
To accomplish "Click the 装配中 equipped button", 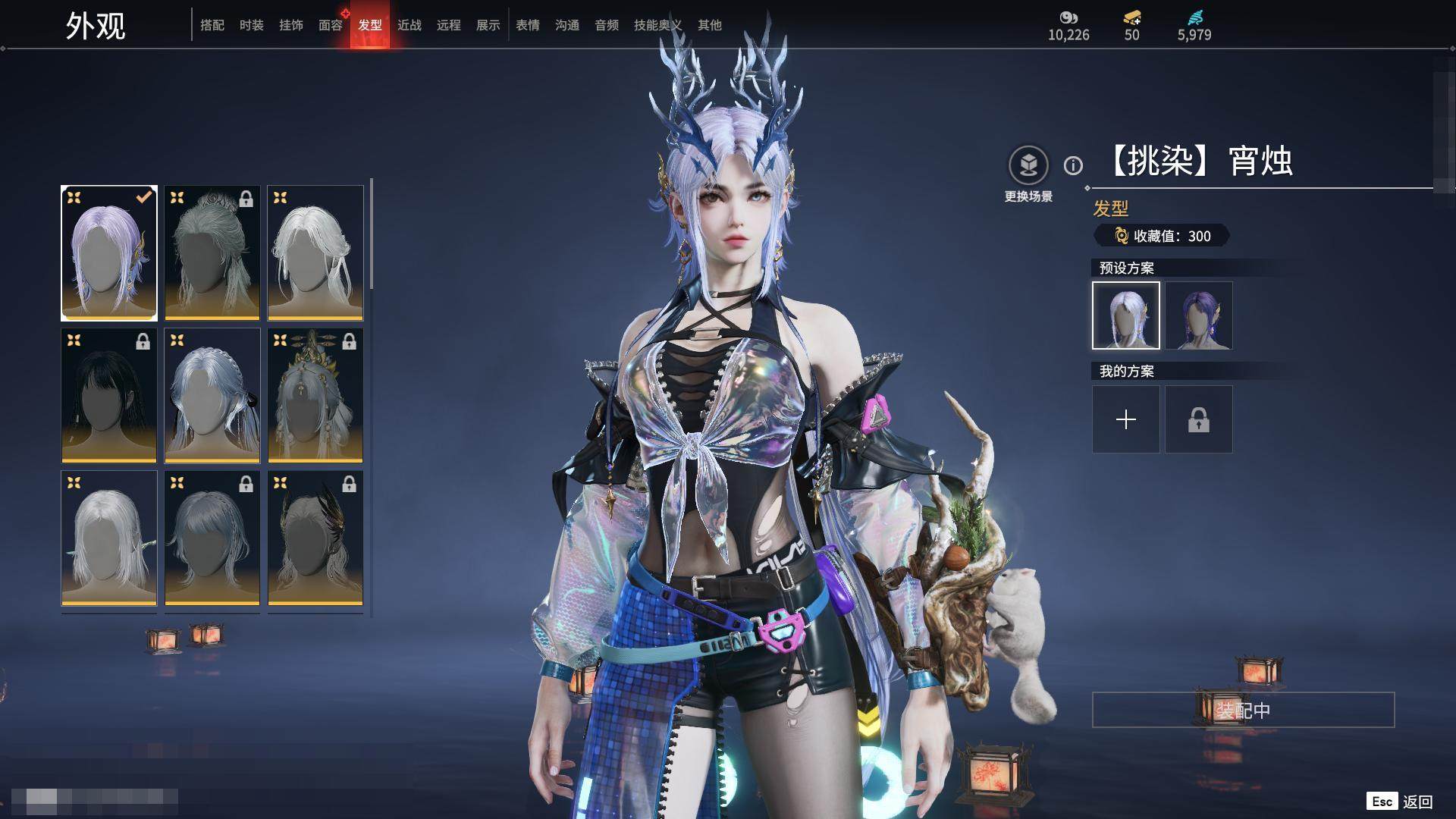I will coord(1243,710).
